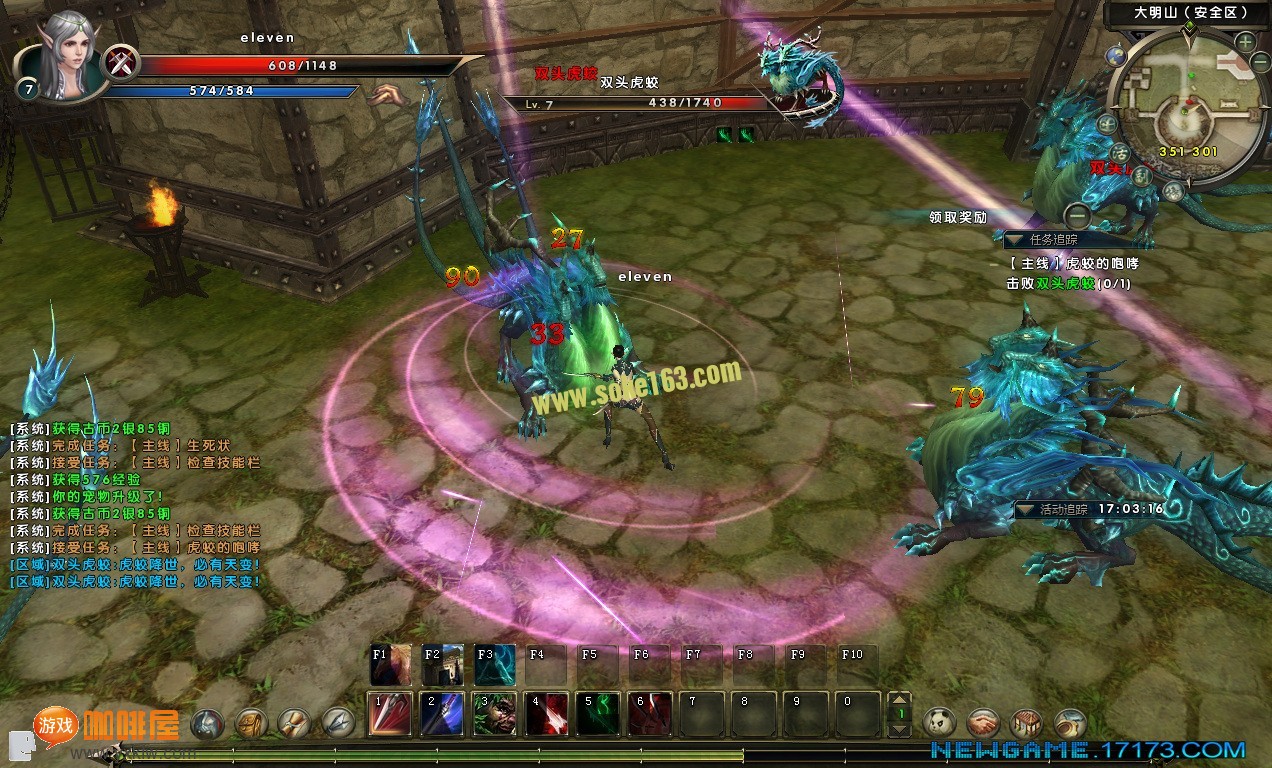1272x768 pixels.
Task: Activate skill slot 2 blue spear skill
Action: point(443,714)
